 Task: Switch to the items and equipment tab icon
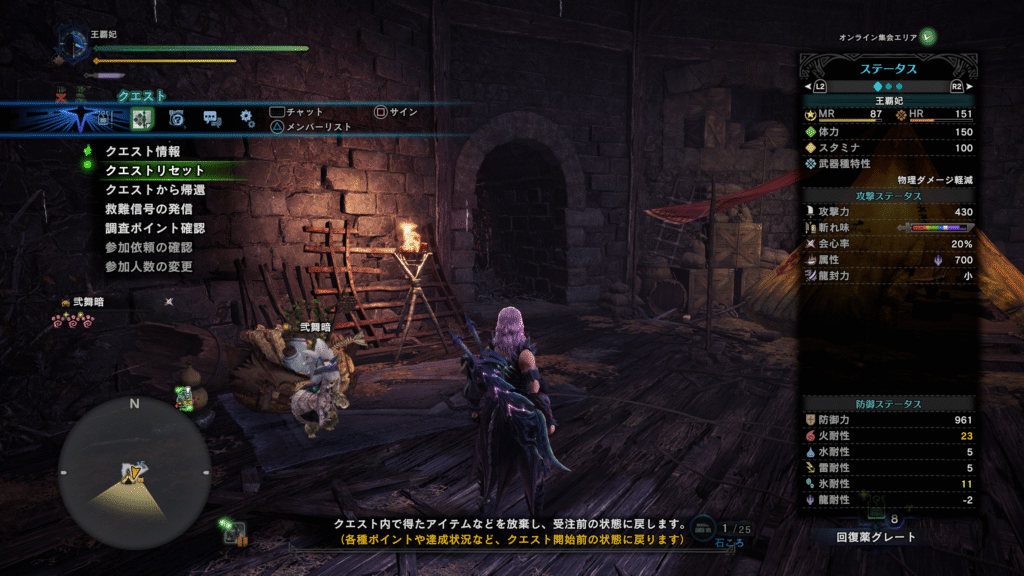pos(105,119)
